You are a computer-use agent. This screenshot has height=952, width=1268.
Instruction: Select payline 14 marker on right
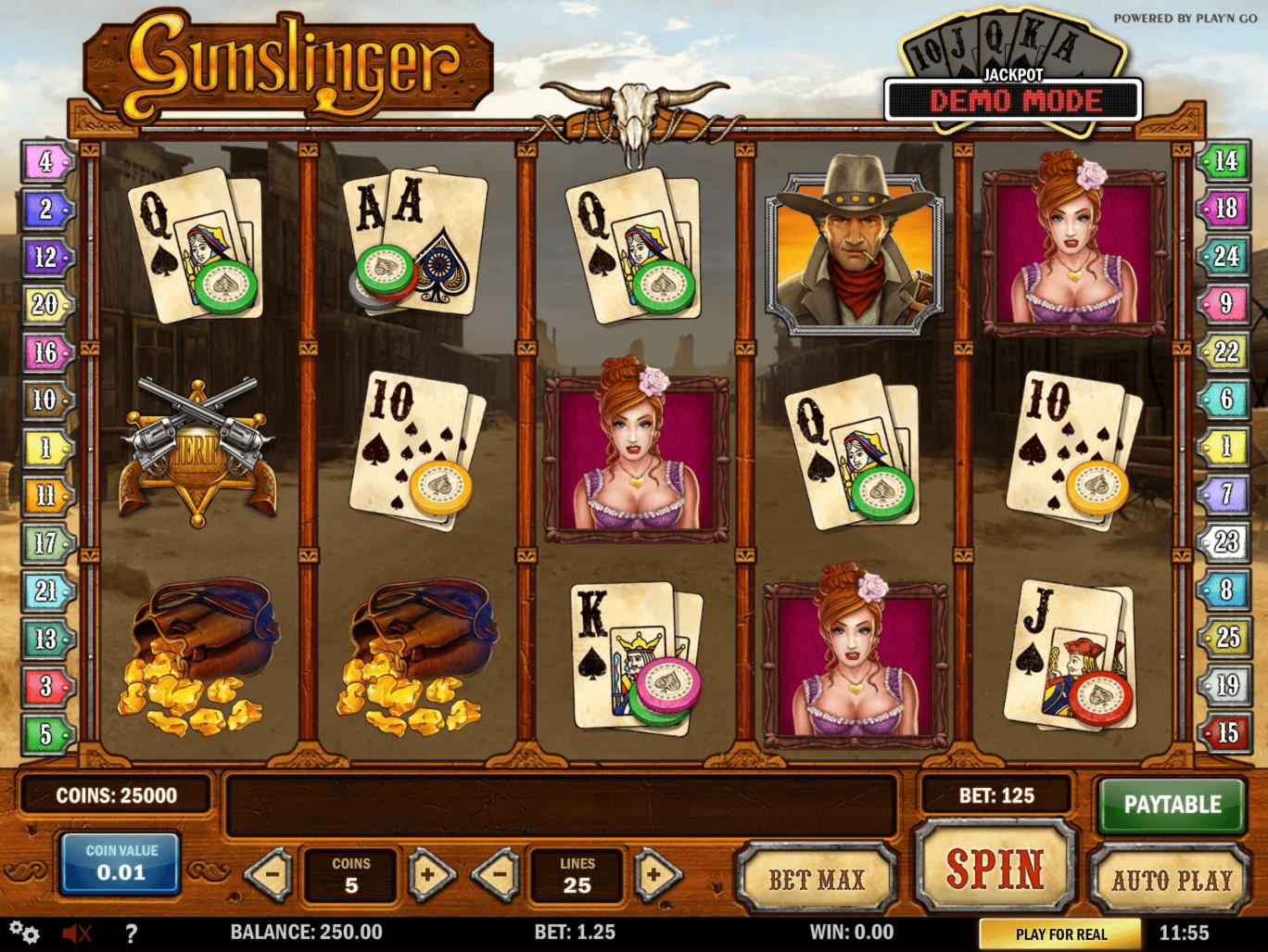[x=1224, y=162]
